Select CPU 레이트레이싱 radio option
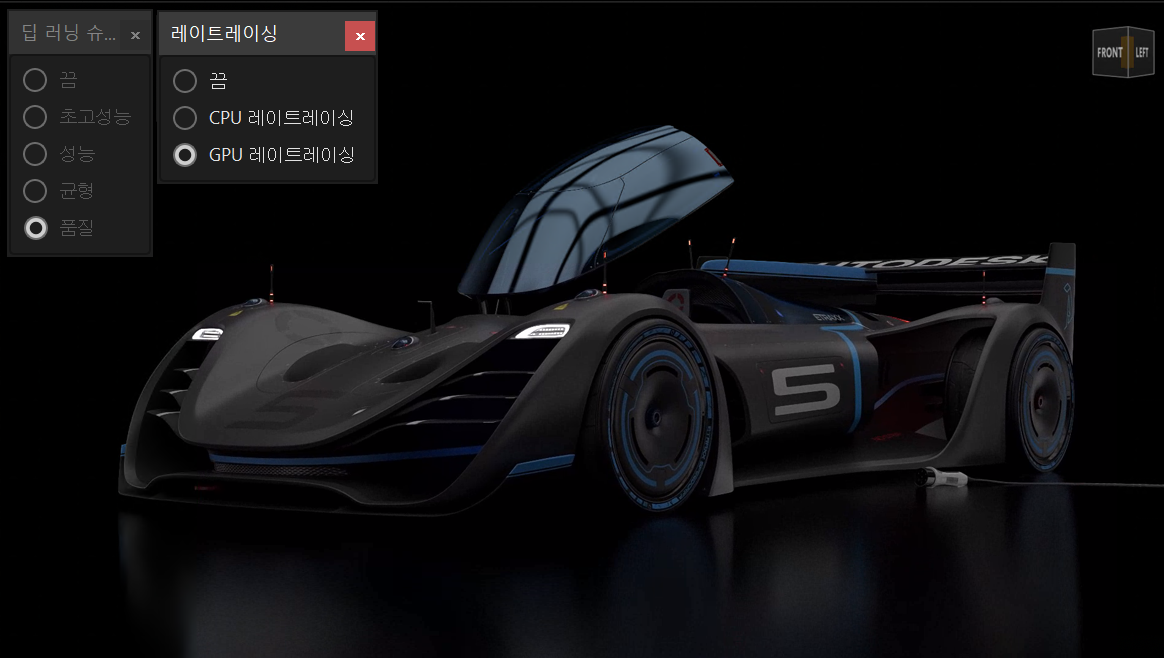 (x=185, y=118)
